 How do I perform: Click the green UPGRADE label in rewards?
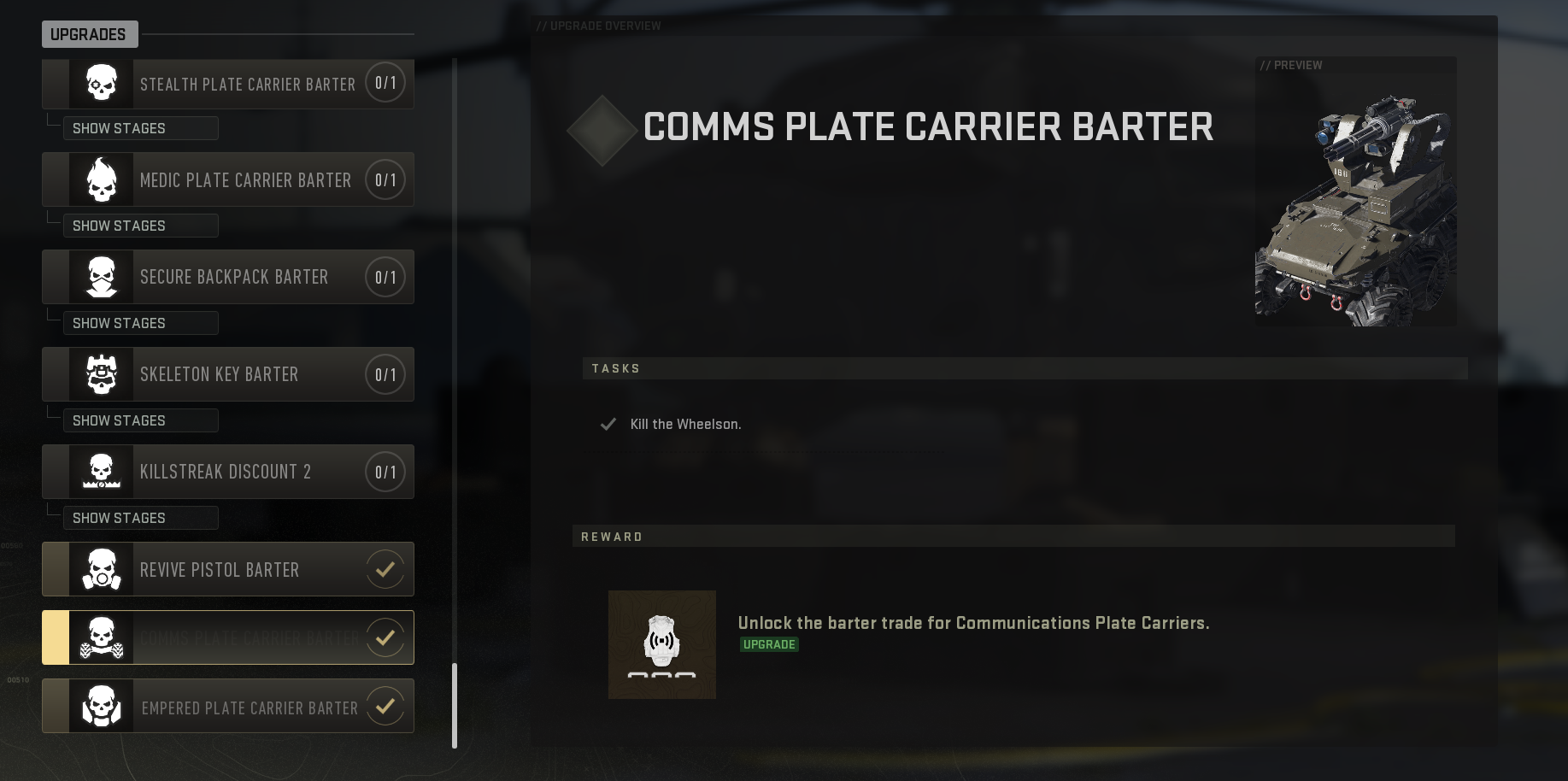click(x=768, y=644)
